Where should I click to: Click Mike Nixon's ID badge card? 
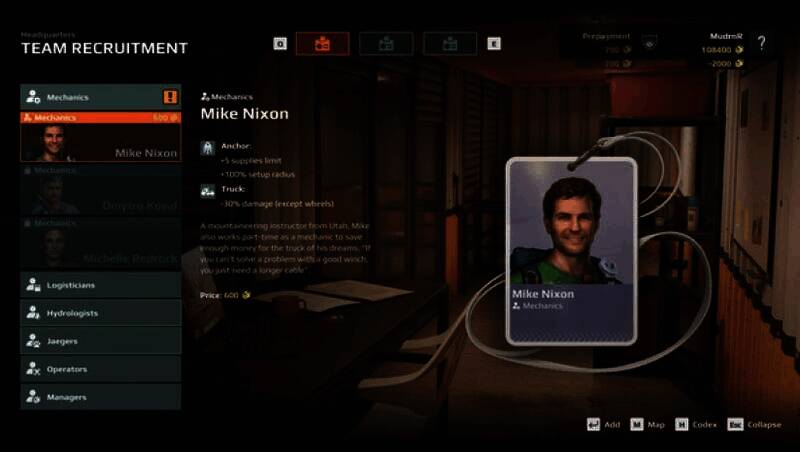(572, 250)
